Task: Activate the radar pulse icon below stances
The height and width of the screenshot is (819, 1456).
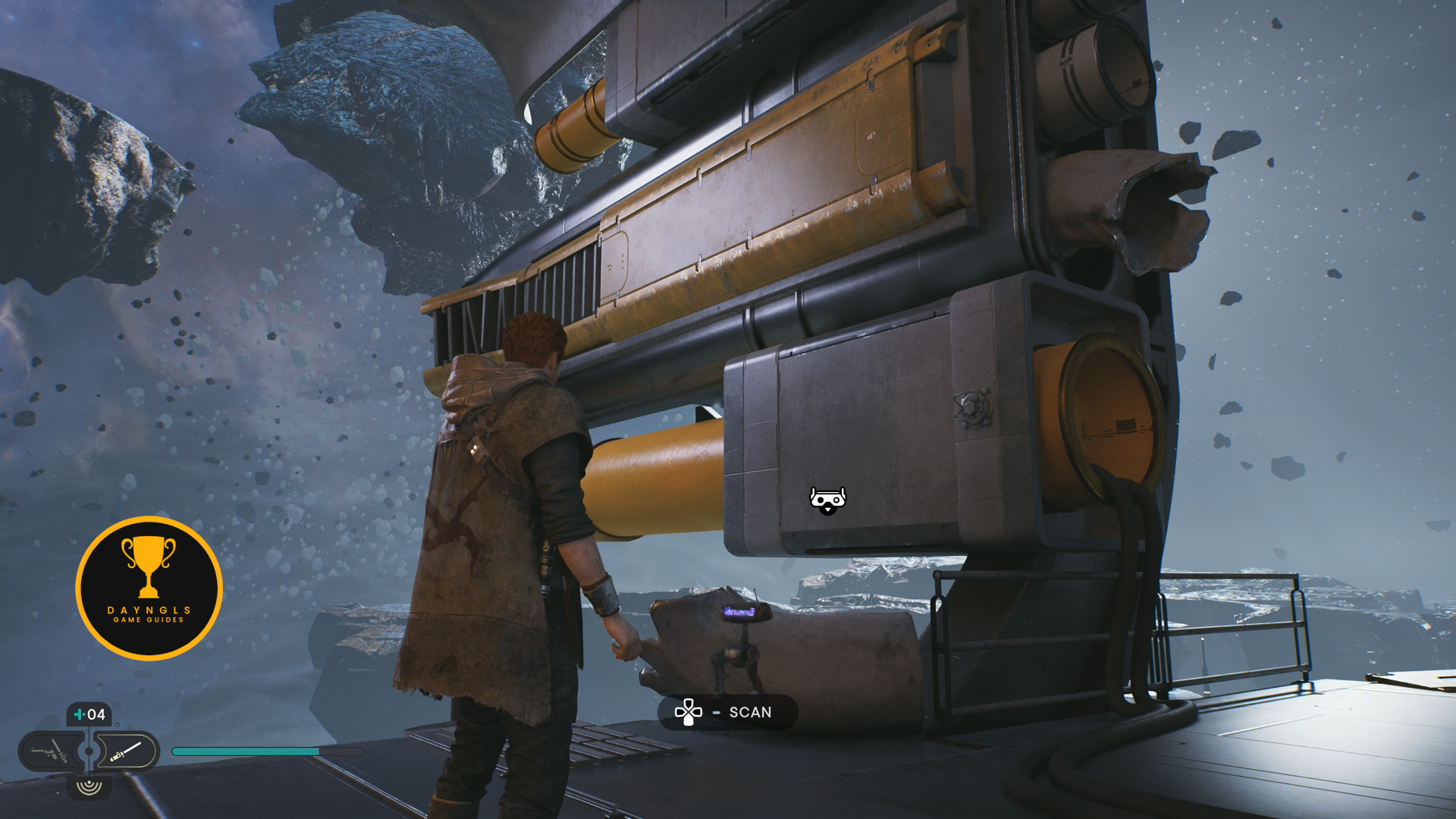Action: tap(89, 786)
